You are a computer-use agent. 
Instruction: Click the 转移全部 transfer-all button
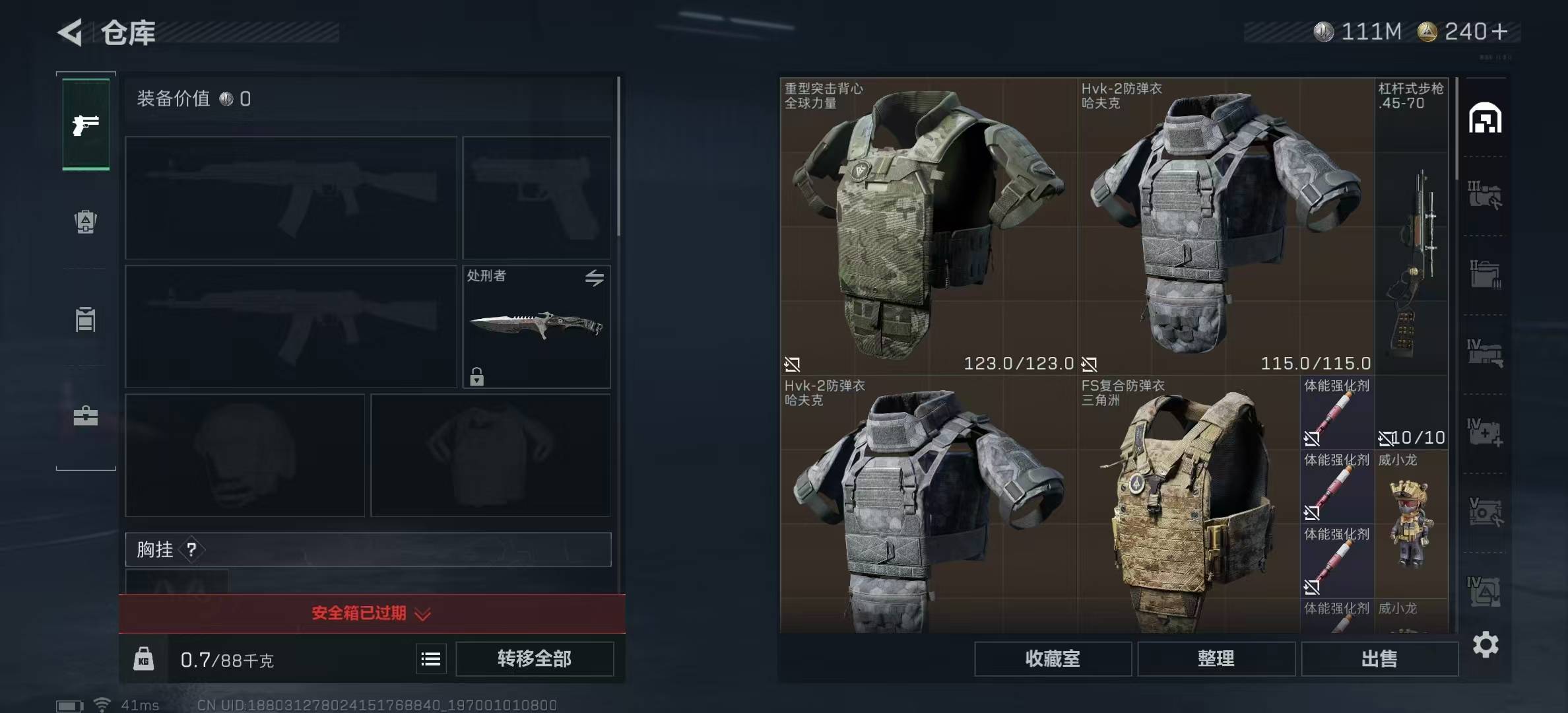534,659
